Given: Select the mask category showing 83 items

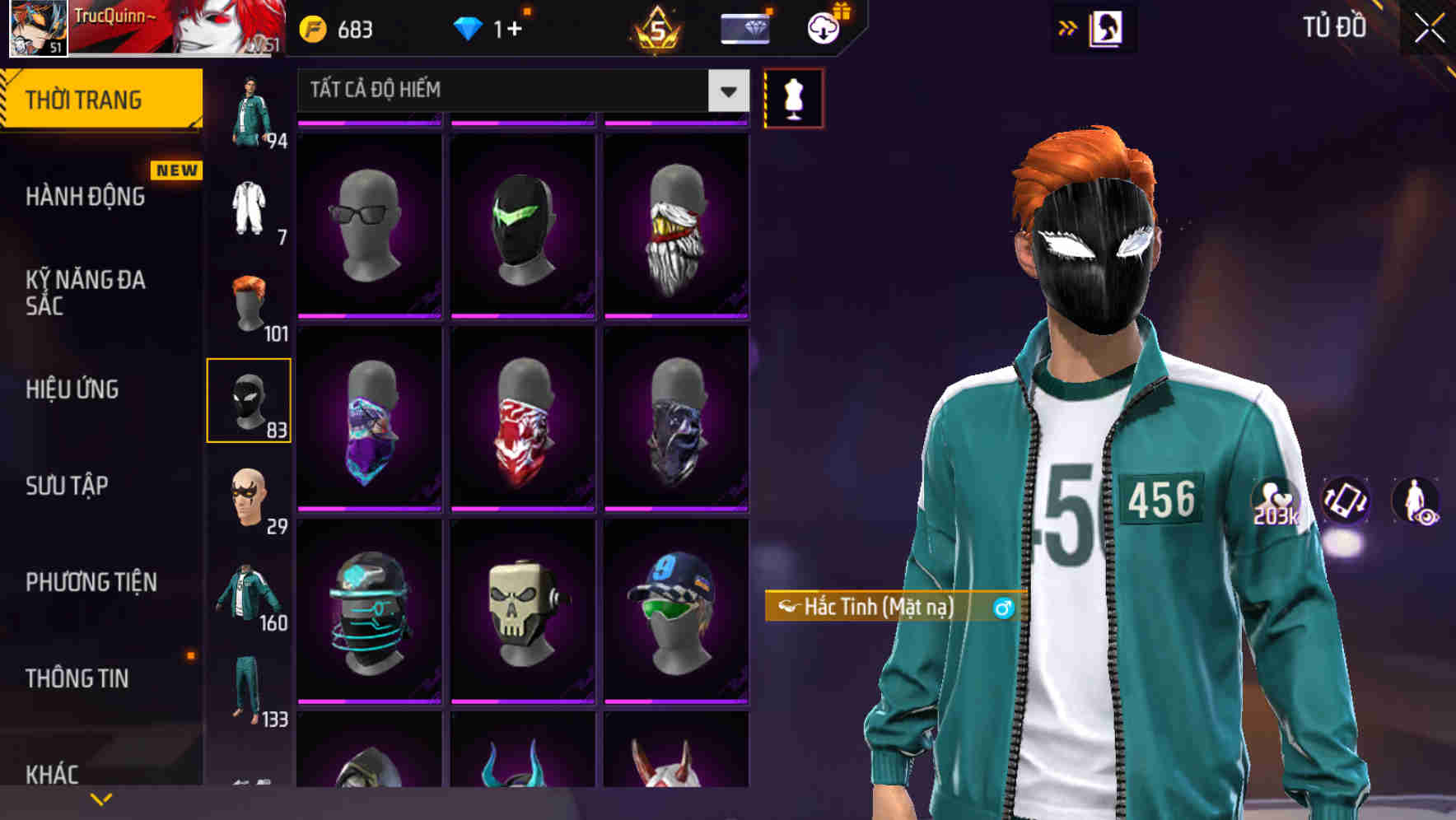Looking at the screenshot, I should coord(250,399).
